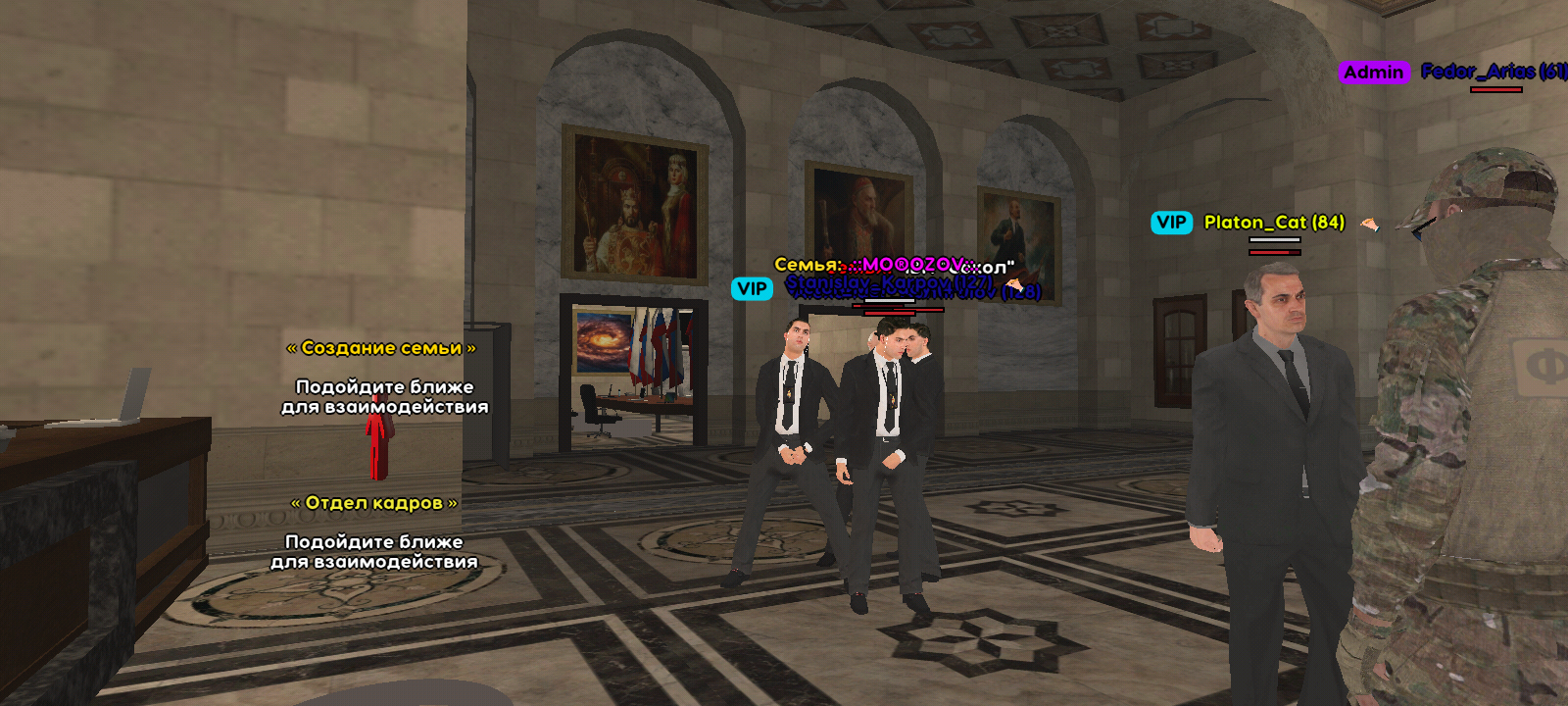The image size is (1568, 706).
Task: Click the nametag Platon_Cat (84)
Action: point(1274,222)
